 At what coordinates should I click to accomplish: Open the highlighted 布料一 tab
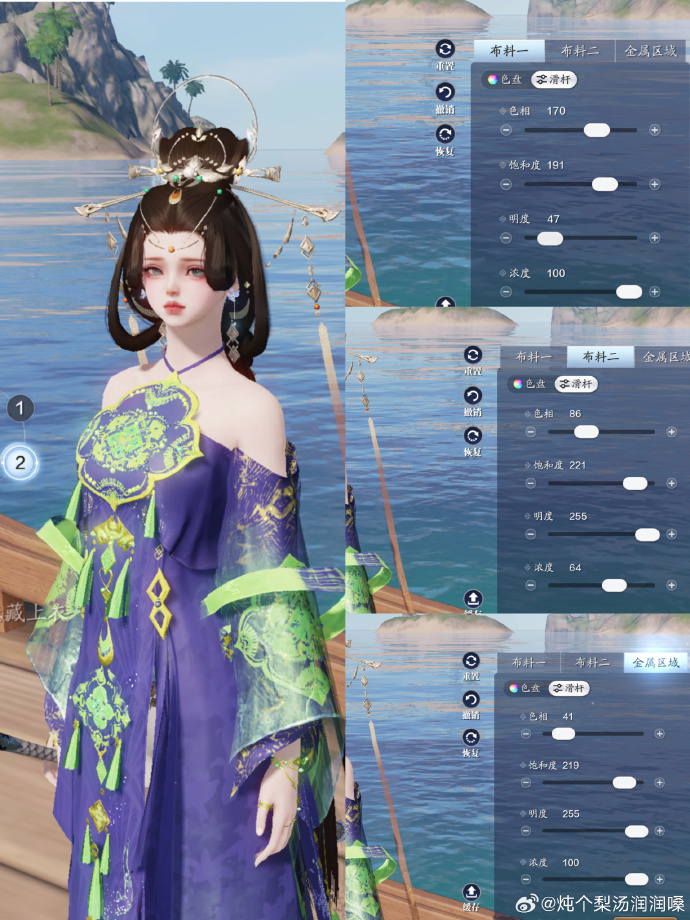[508, 51]
